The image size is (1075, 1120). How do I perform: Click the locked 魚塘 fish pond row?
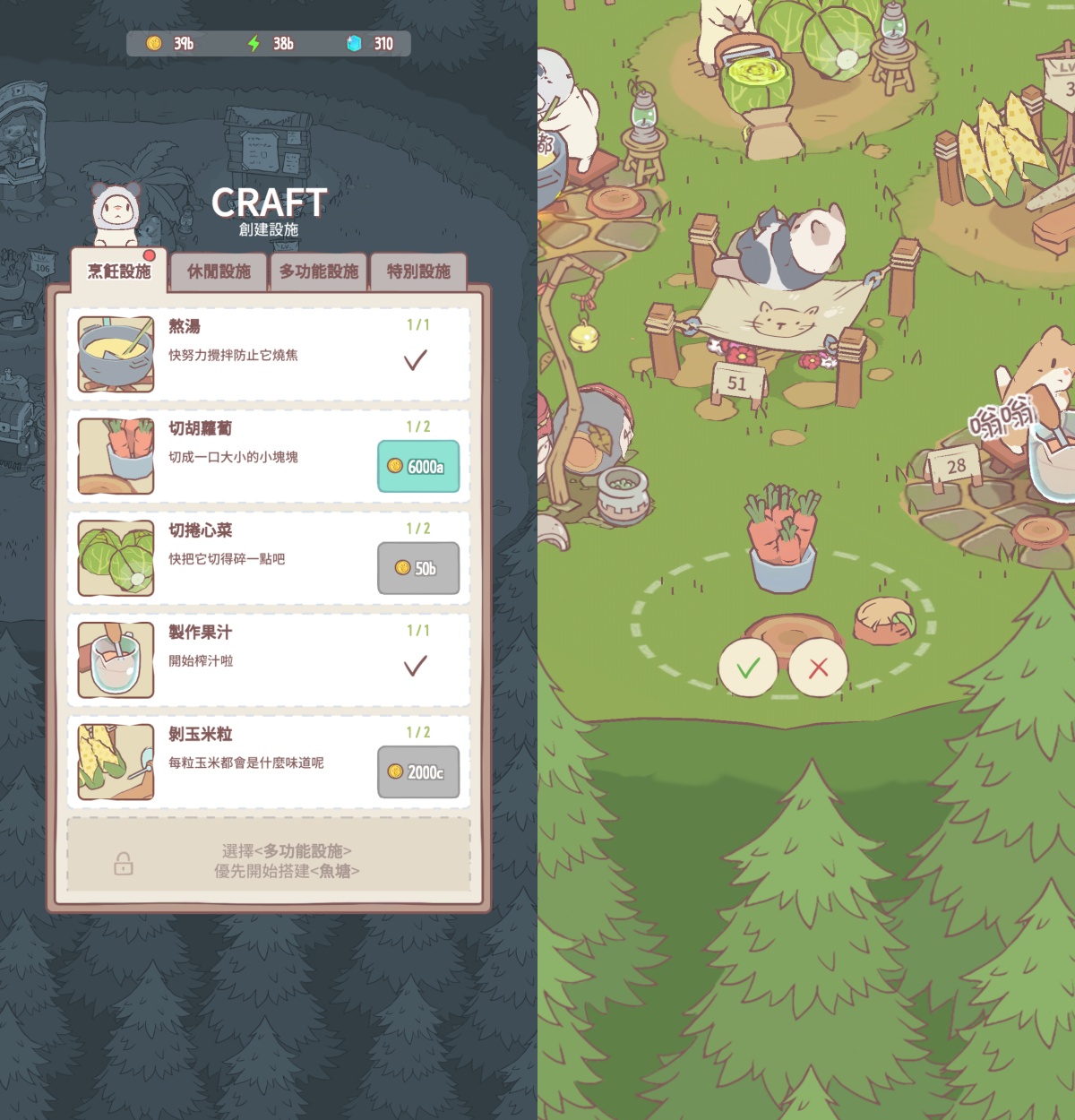click(x=269, y=860)
